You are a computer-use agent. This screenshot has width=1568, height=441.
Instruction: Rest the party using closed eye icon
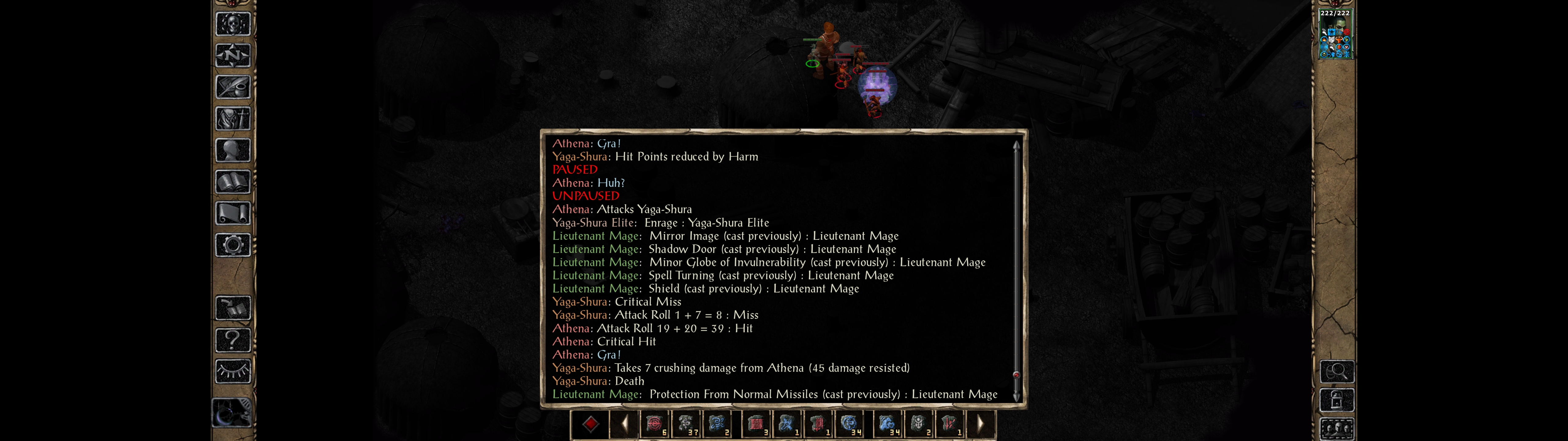coord(232,371)
